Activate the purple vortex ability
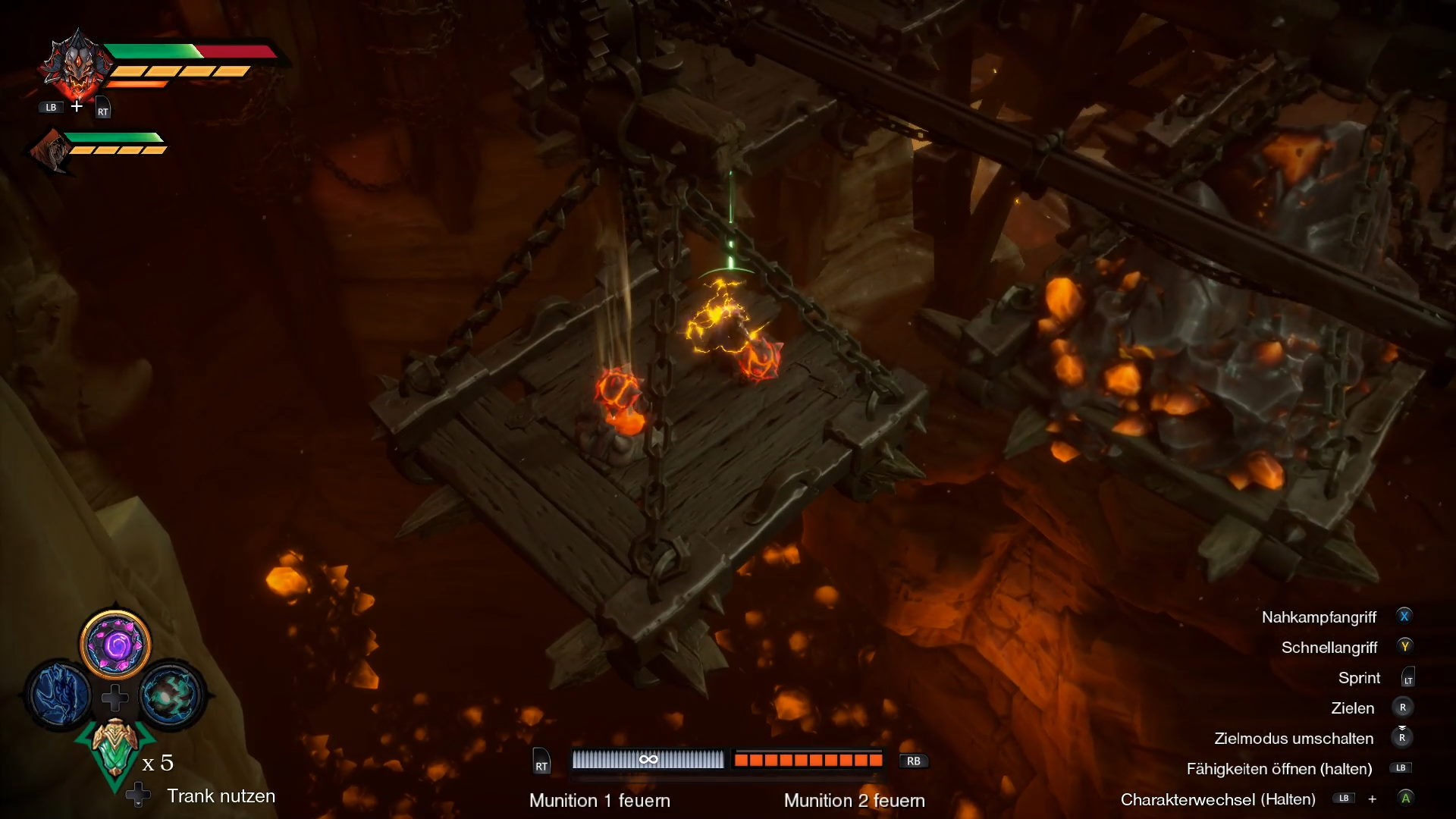The height and width of the screenshot is (819, 1456). pos(115,645)
